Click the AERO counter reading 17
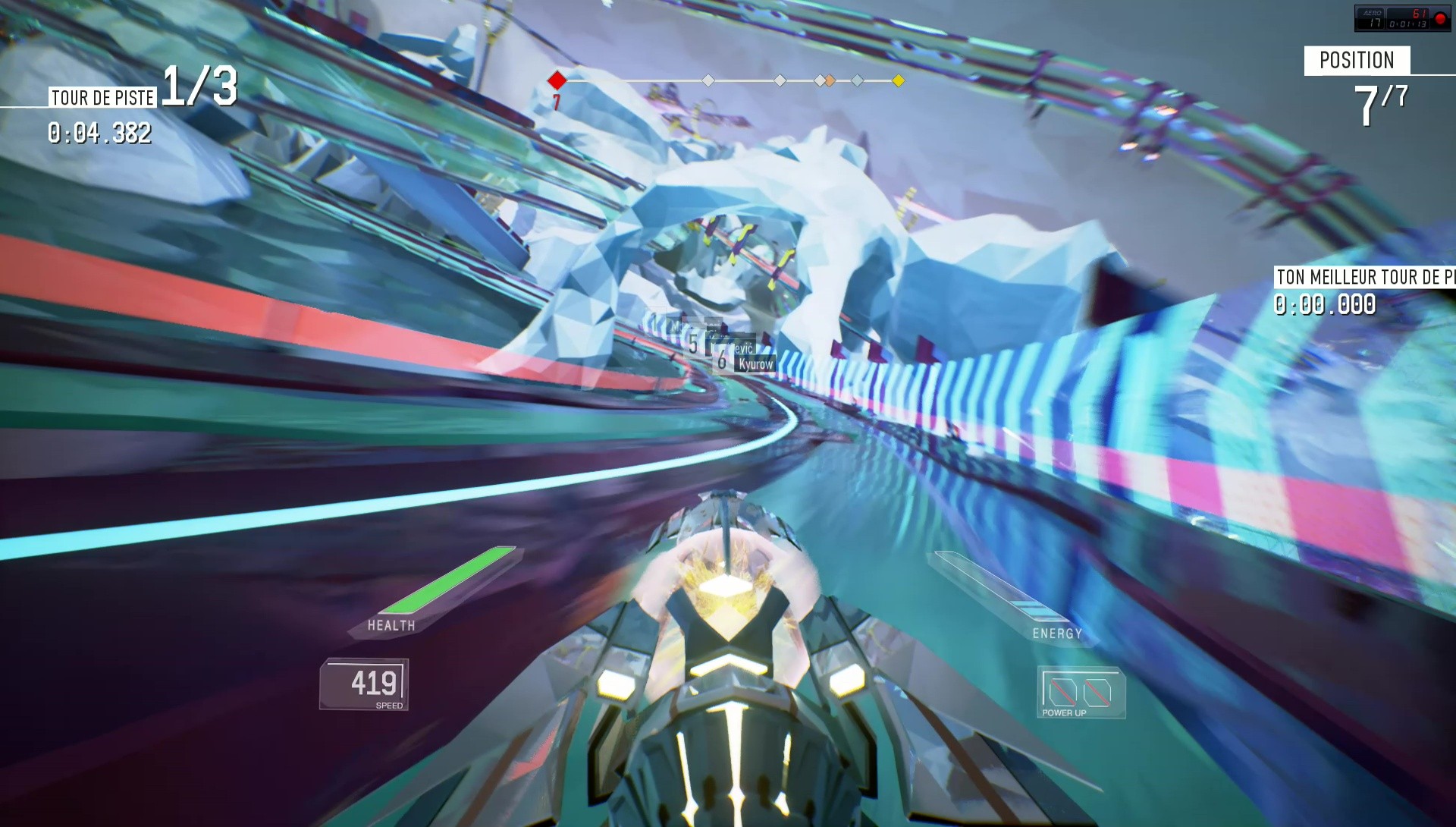Screen dimensions: 1456x827 (x=1376, y=23)
